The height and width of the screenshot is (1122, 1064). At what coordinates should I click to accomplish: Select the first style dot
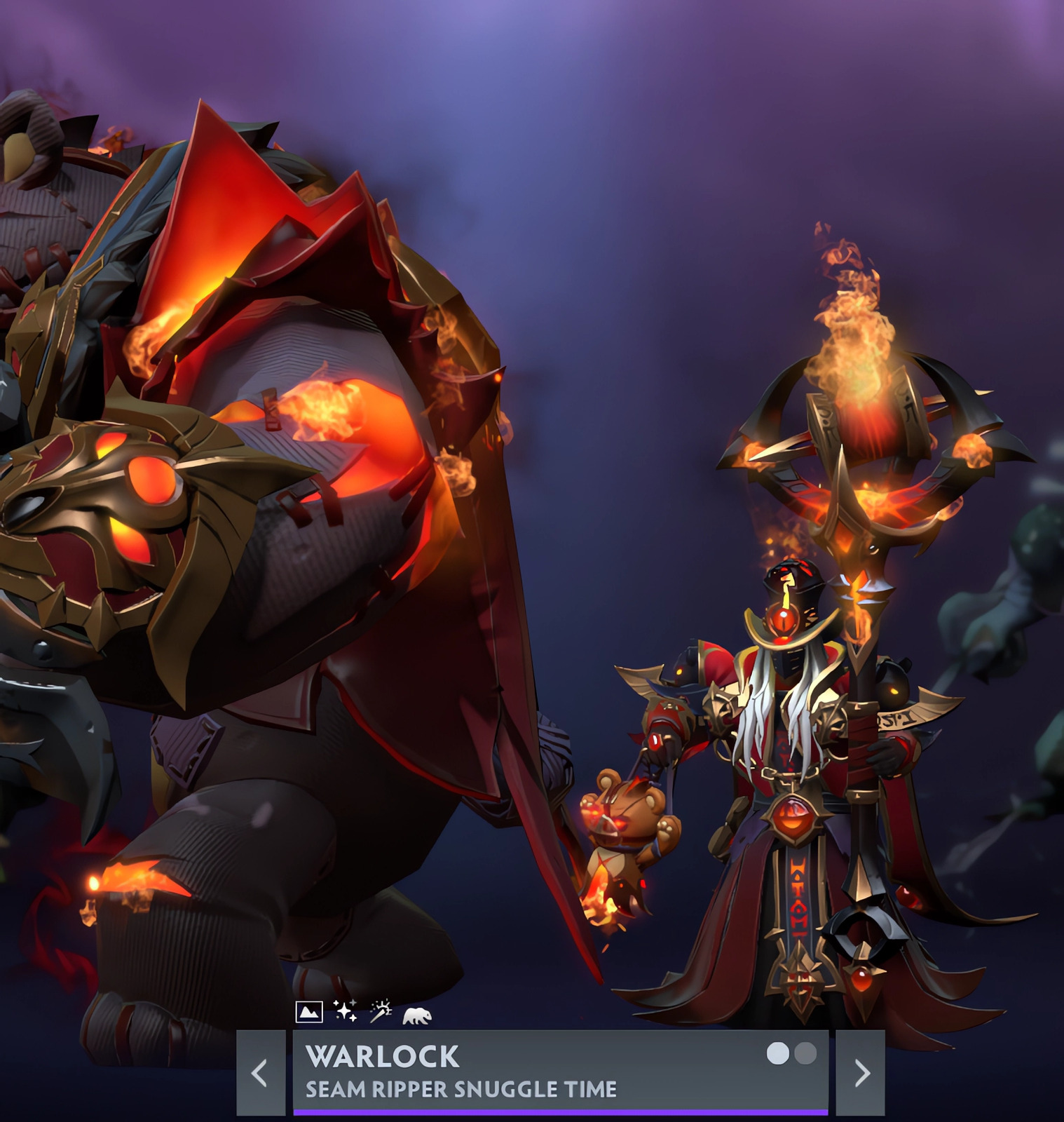(777, 1053)
